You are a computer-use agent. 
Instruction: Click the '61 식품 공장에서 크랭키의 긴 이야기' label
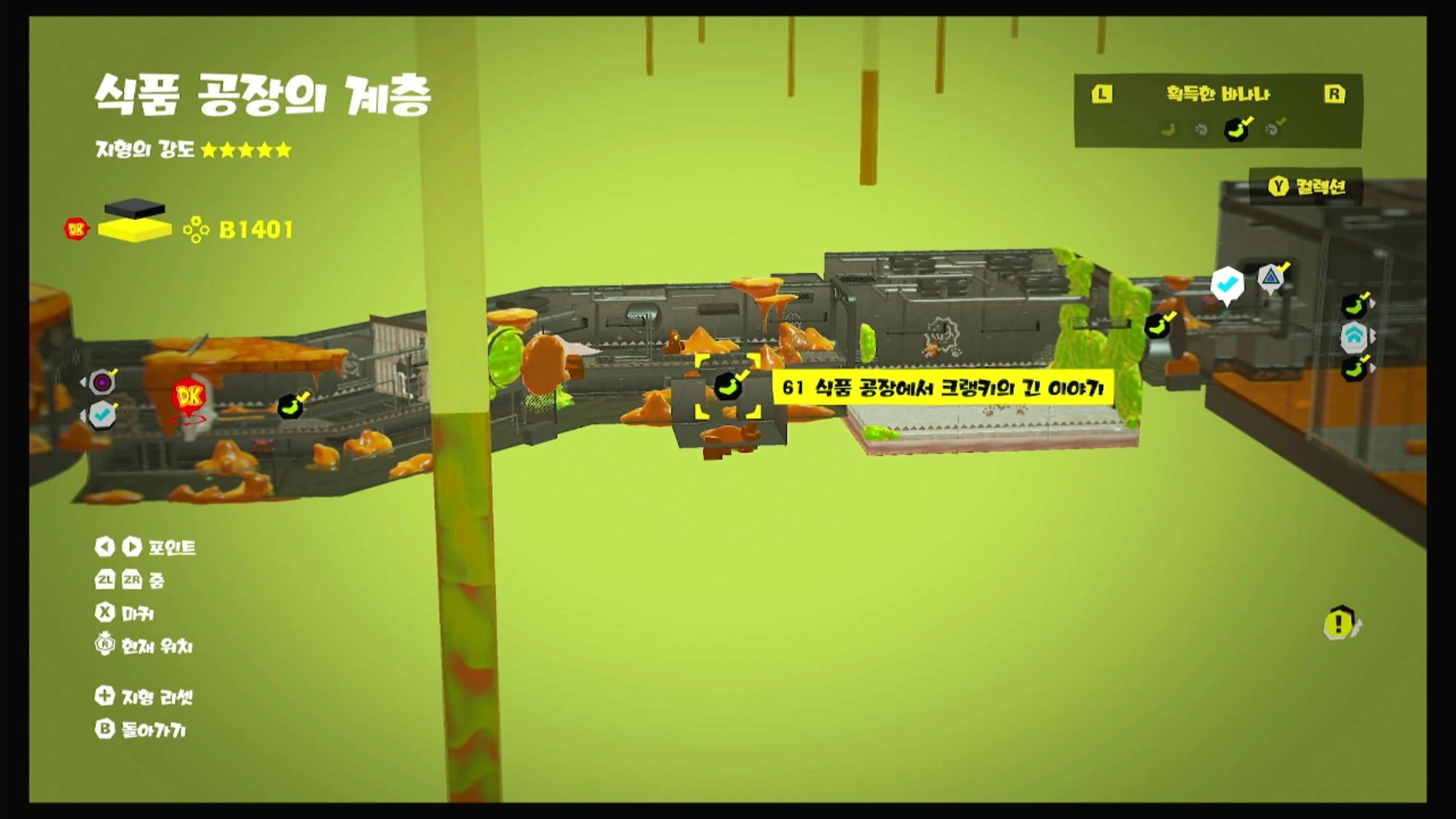click(942, 388)
